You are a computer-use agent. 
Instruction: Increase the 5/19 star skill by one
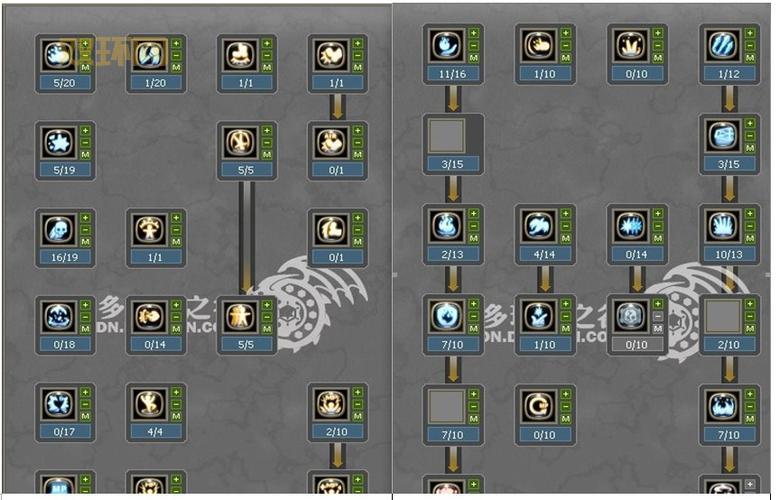(85, 130)
